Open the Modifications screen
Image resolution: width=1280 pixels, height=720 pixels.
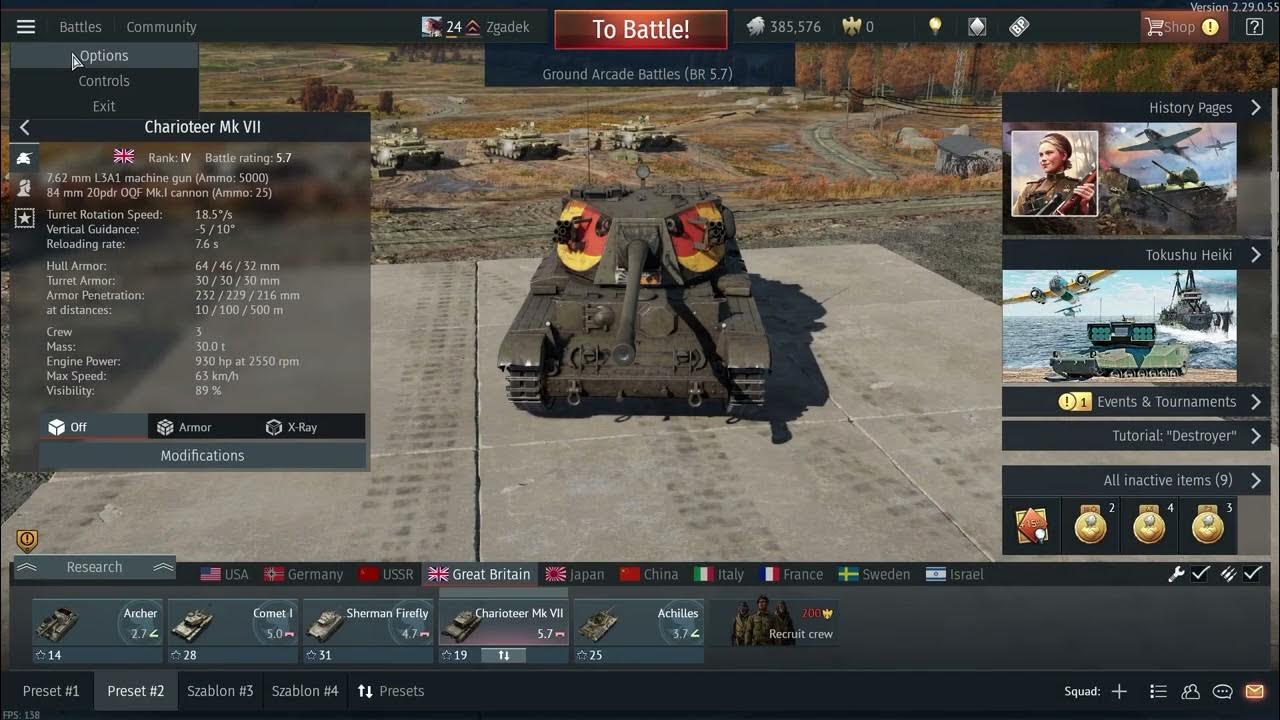202,455
